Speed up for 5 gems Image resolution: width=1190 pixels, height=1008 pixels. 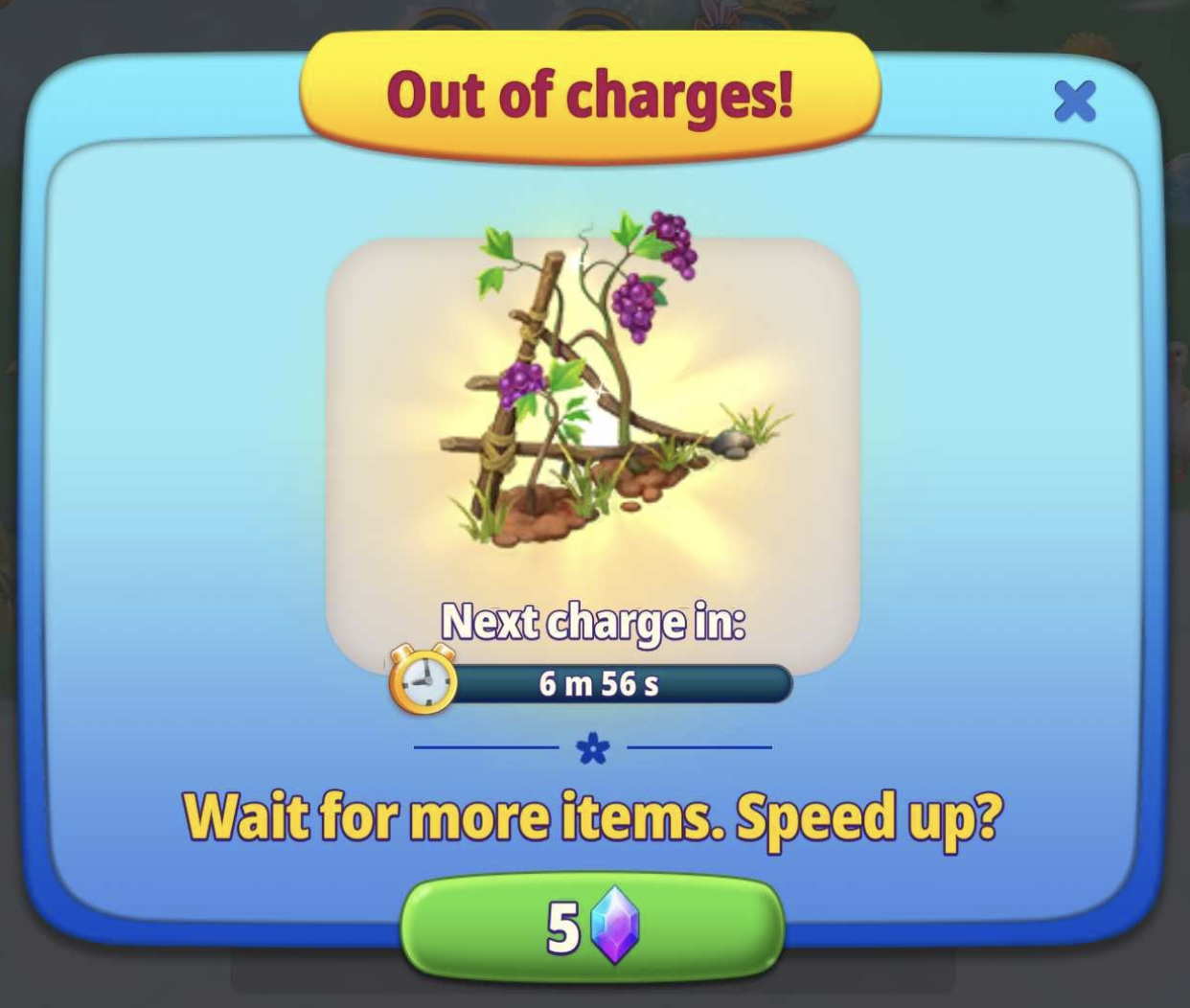point(592,926)
